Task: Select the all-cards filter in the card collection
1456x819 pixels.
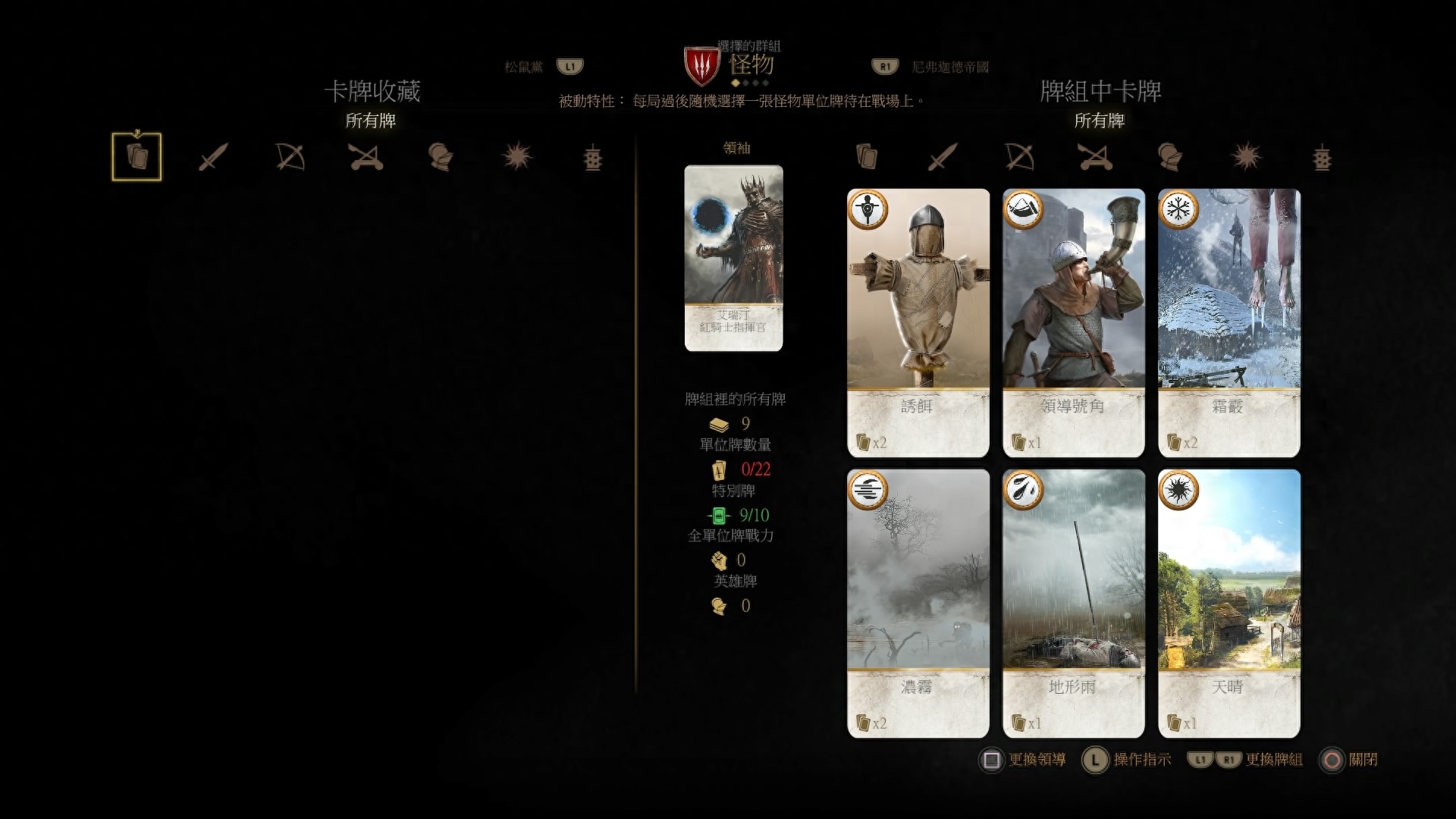Action: [x=136, y=157]
